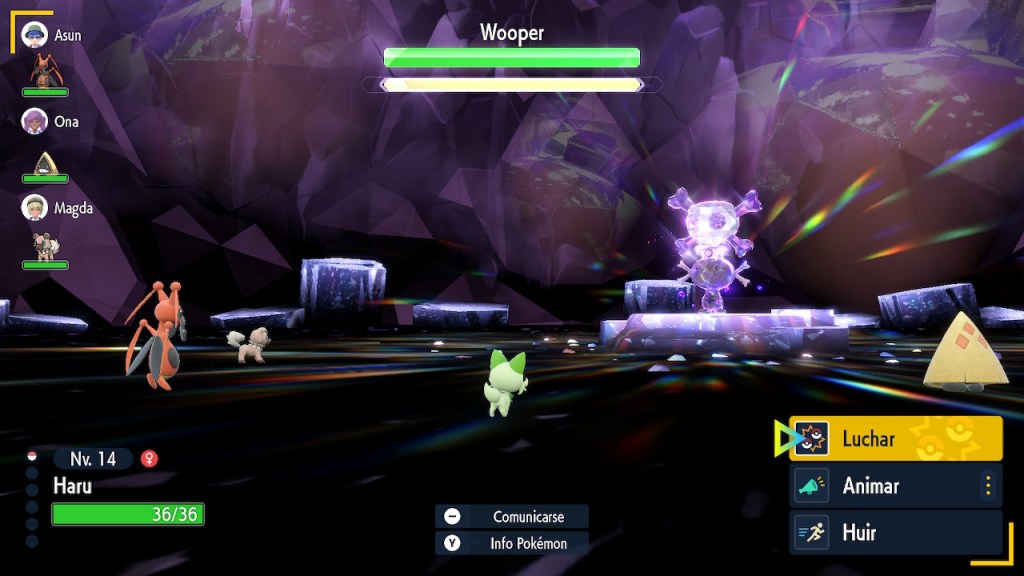The width and height of the screenshot is (1024, 576).
Task: Choose the Animar cheer option
Action: pos(885,486)
